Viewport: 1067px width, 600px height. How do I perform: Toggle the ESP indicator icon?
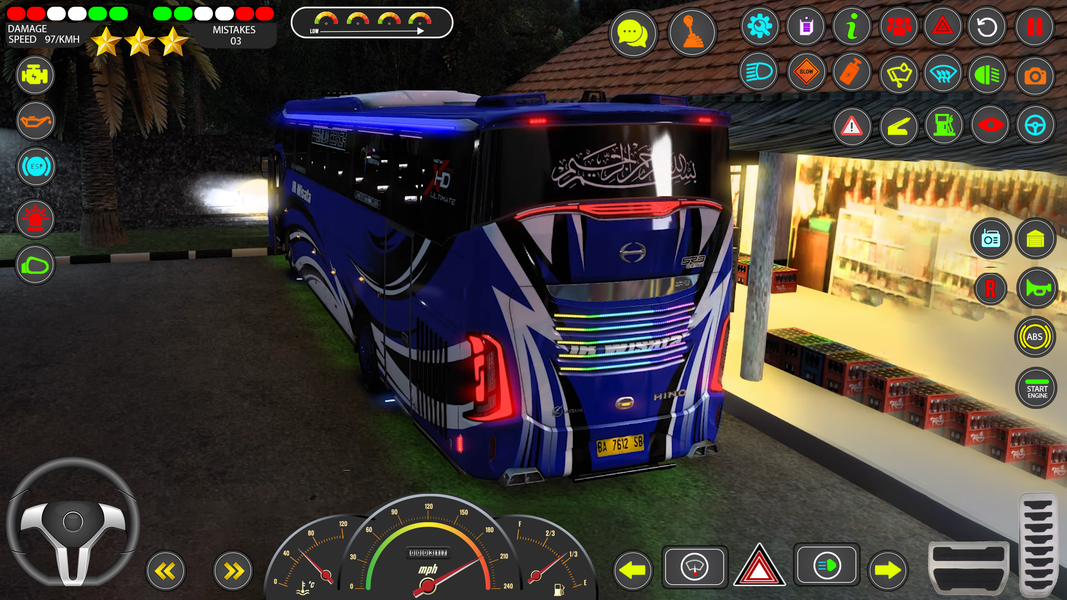click(36, 166)
